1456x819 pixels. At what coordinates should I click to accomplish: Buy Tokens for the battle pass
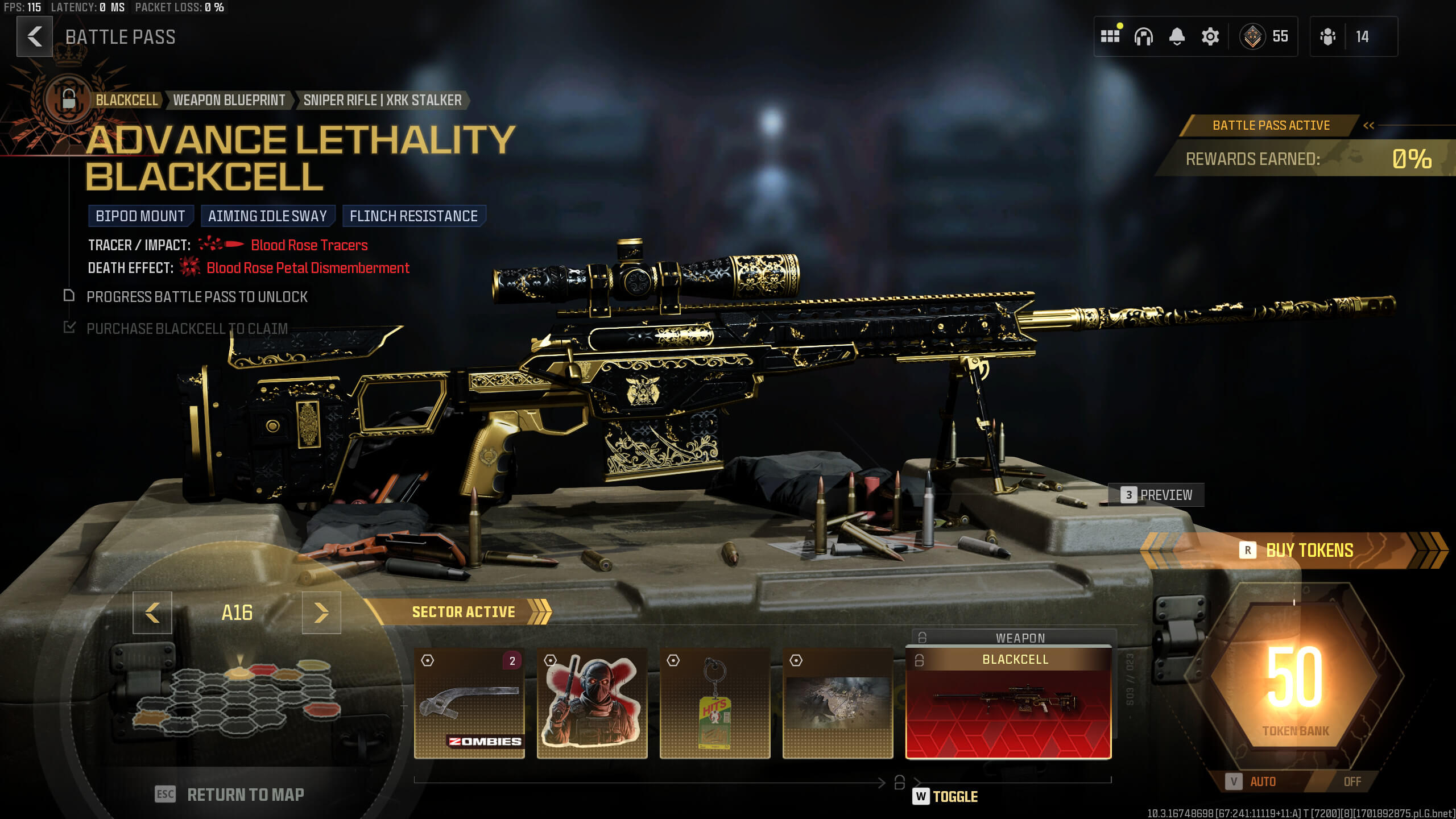pyautogui.click(x=1298, y=551)
